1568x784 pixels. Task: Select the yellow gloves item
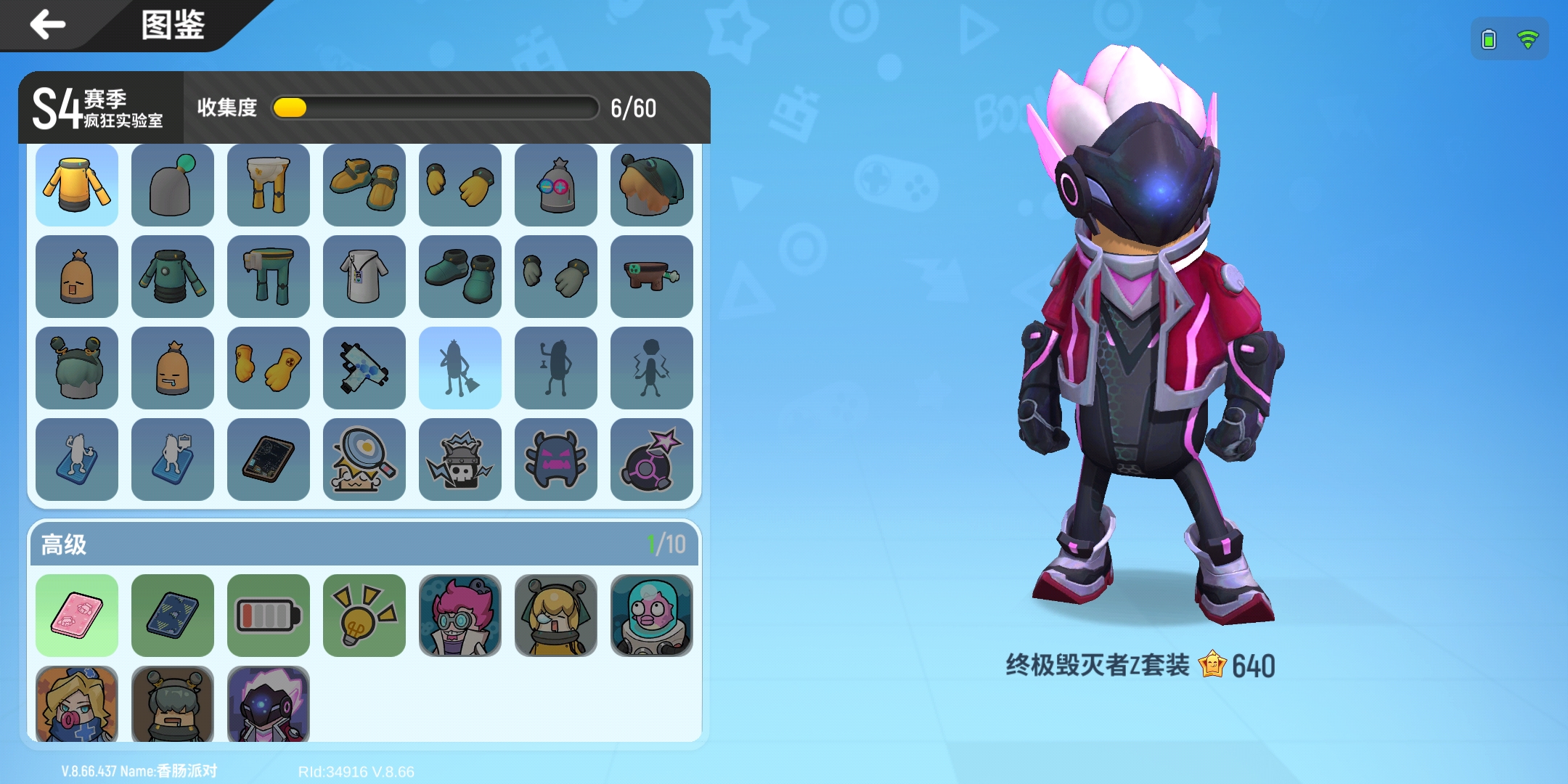click(460, 184)
